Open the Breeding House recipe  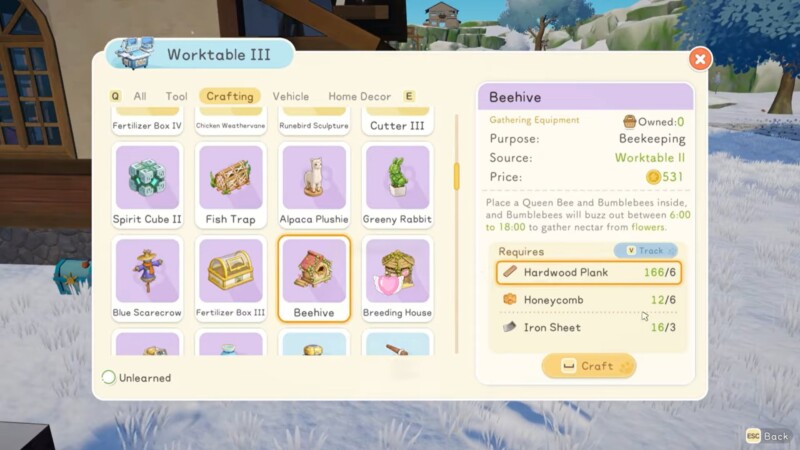397,279
